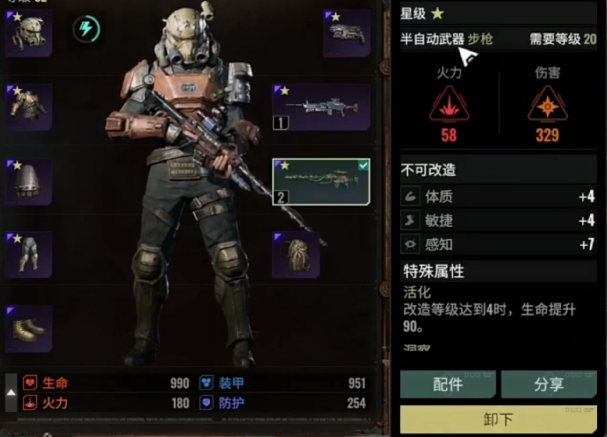Open the backpack equipment slot
Image resolution: width=607 pixels, height=437 pixels.
[299, 254]
